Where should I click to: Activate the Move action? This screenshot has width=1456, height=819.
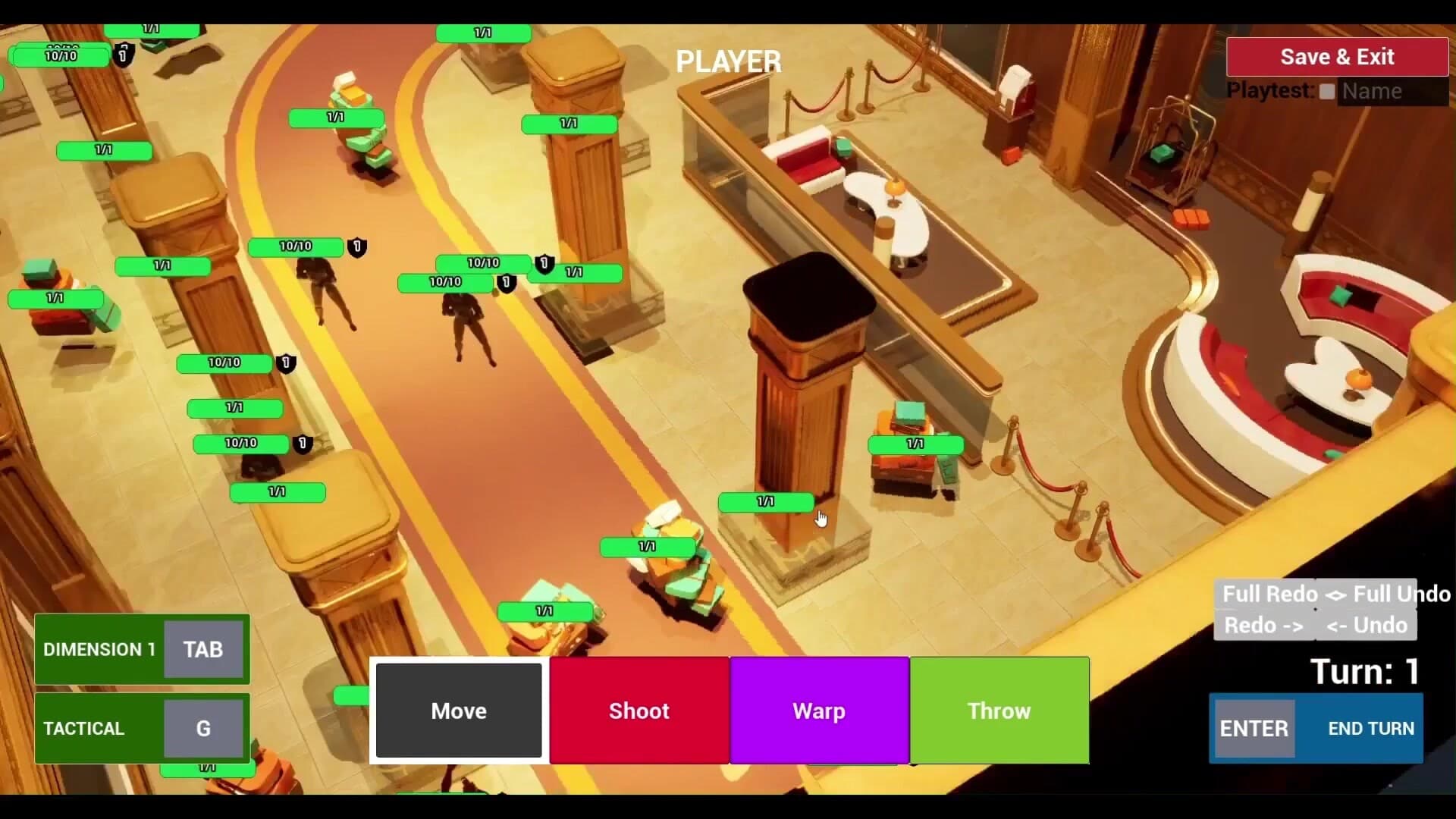coord(458,711)
